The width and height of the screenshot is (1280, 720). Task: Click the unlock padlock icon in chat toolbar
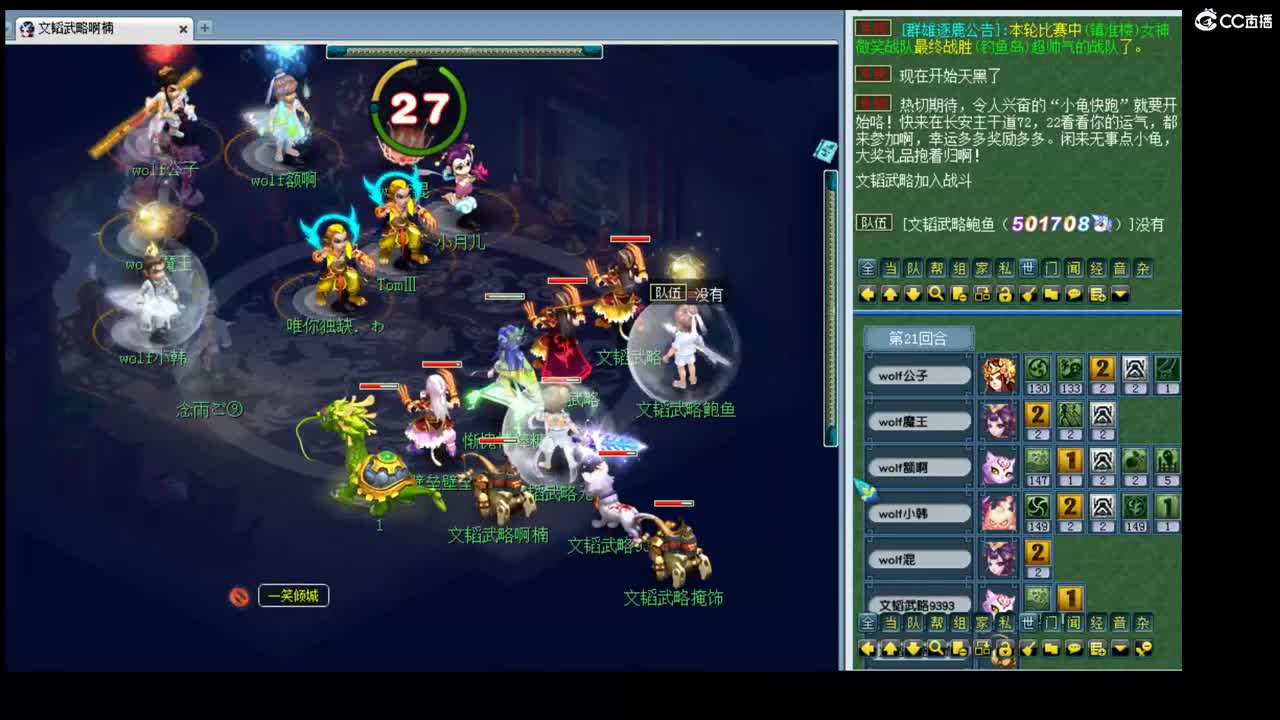point(1006,293)
